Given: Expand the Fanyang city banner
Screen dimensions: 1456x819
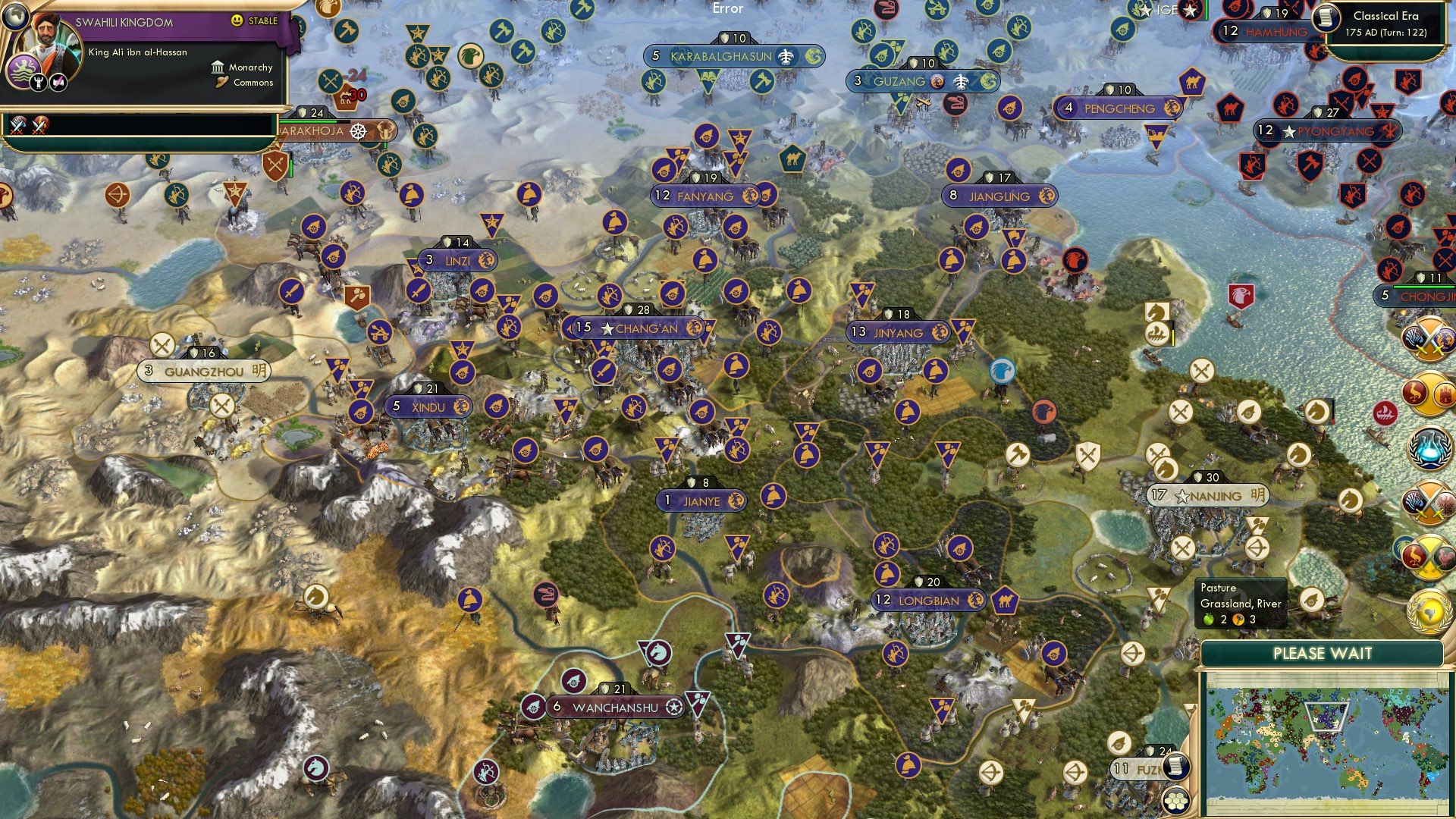Looking at the screenshot, I should 704,195.
